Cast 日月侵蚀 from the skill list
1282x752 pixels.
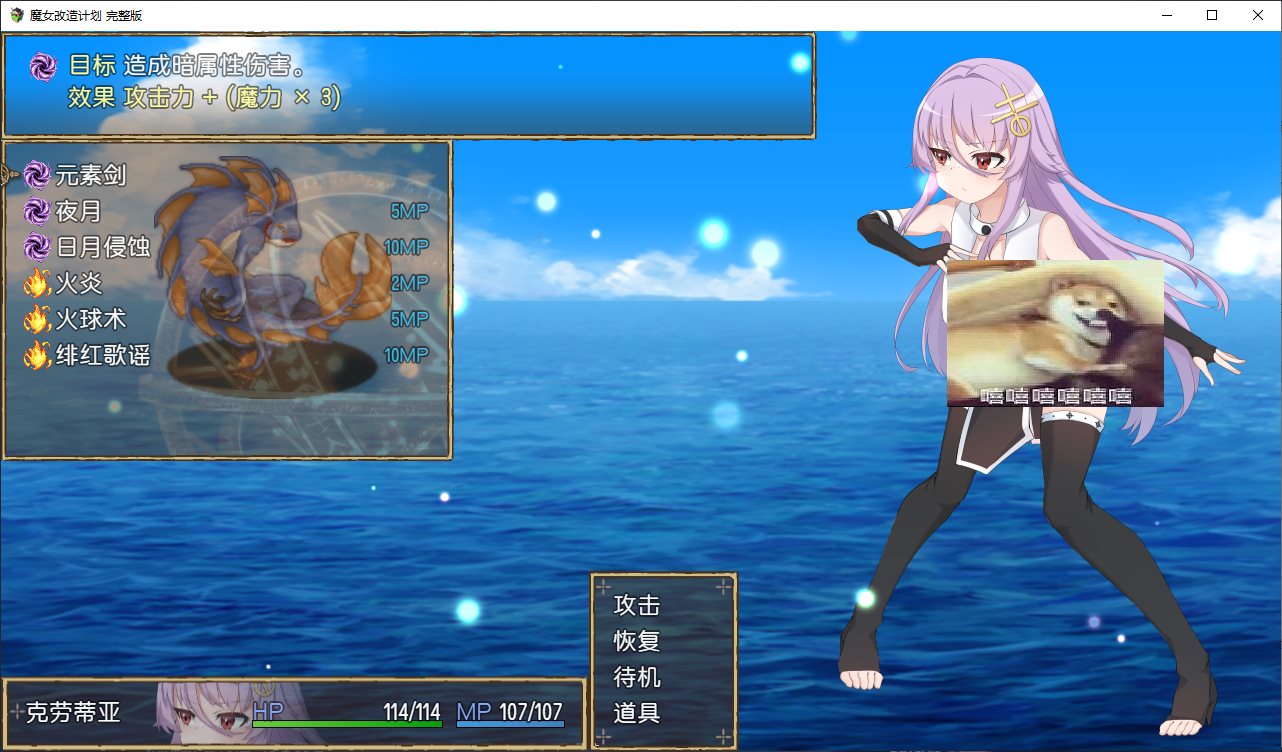(103, 247)
